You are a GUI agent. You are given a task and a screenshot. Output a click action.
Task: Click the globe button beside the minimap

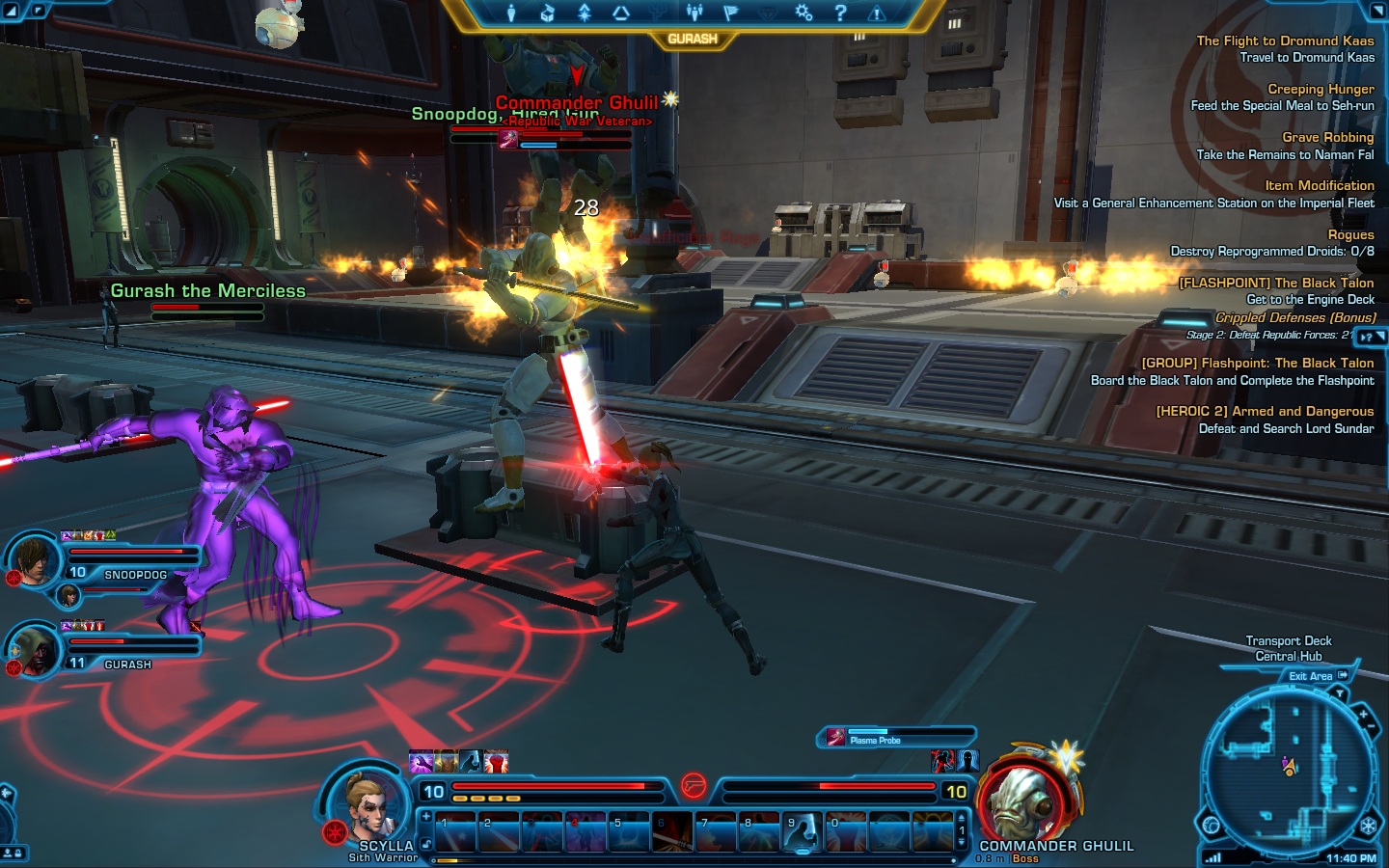click(x=1211, y=826)
